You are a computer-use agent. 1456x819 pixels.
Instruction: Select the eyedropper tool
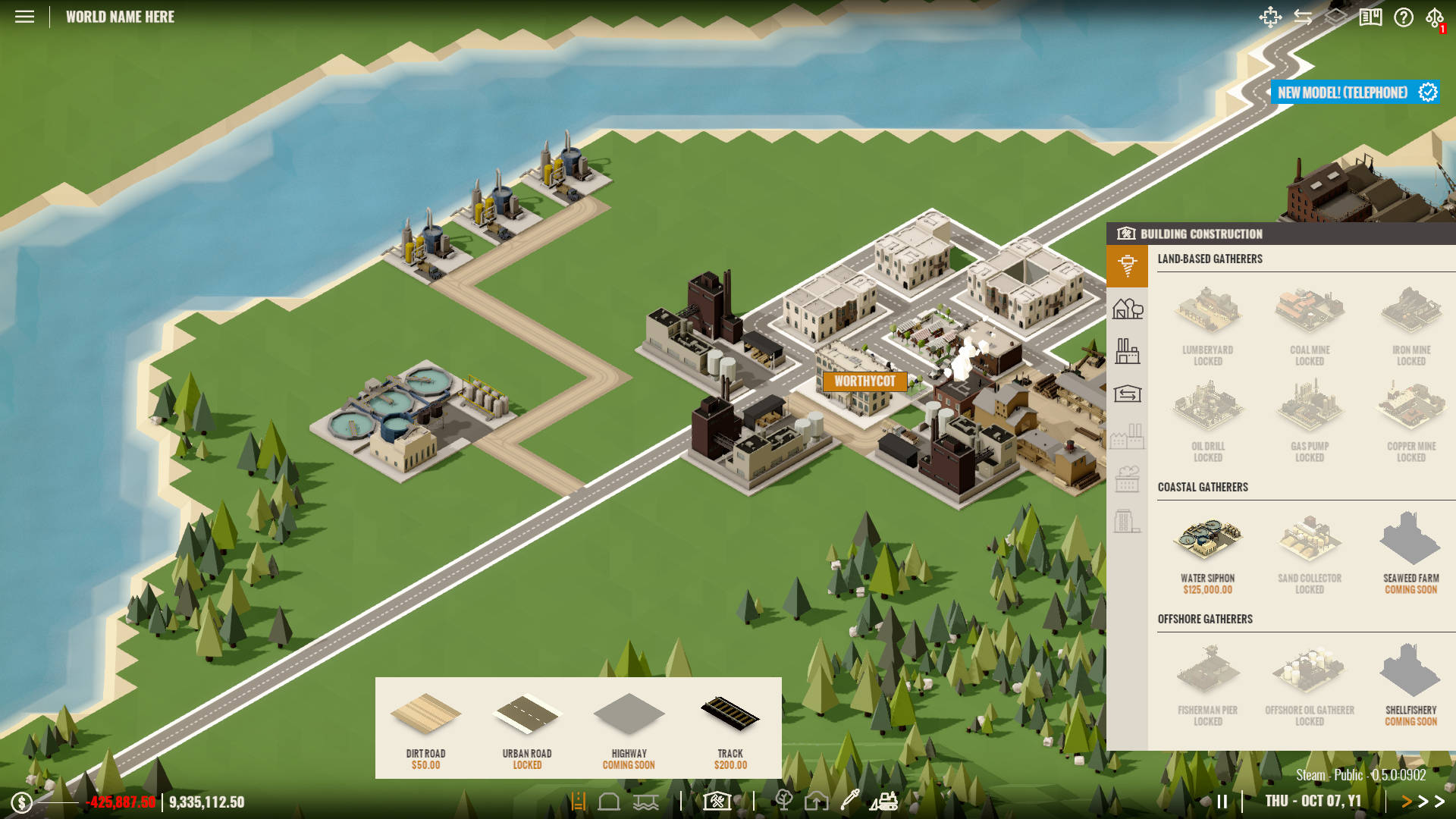pyautogui.click(x=850, y=800)
